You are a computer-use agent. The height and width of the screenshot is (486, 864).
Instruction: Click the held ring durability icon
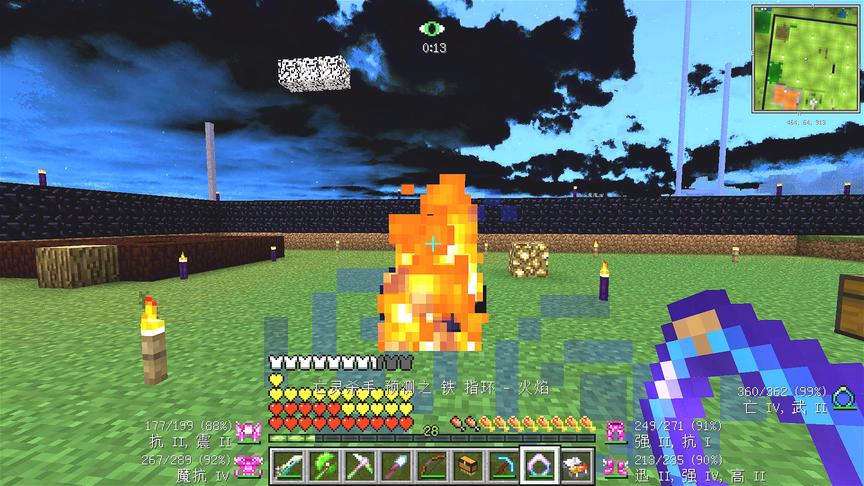pos(847,397)
